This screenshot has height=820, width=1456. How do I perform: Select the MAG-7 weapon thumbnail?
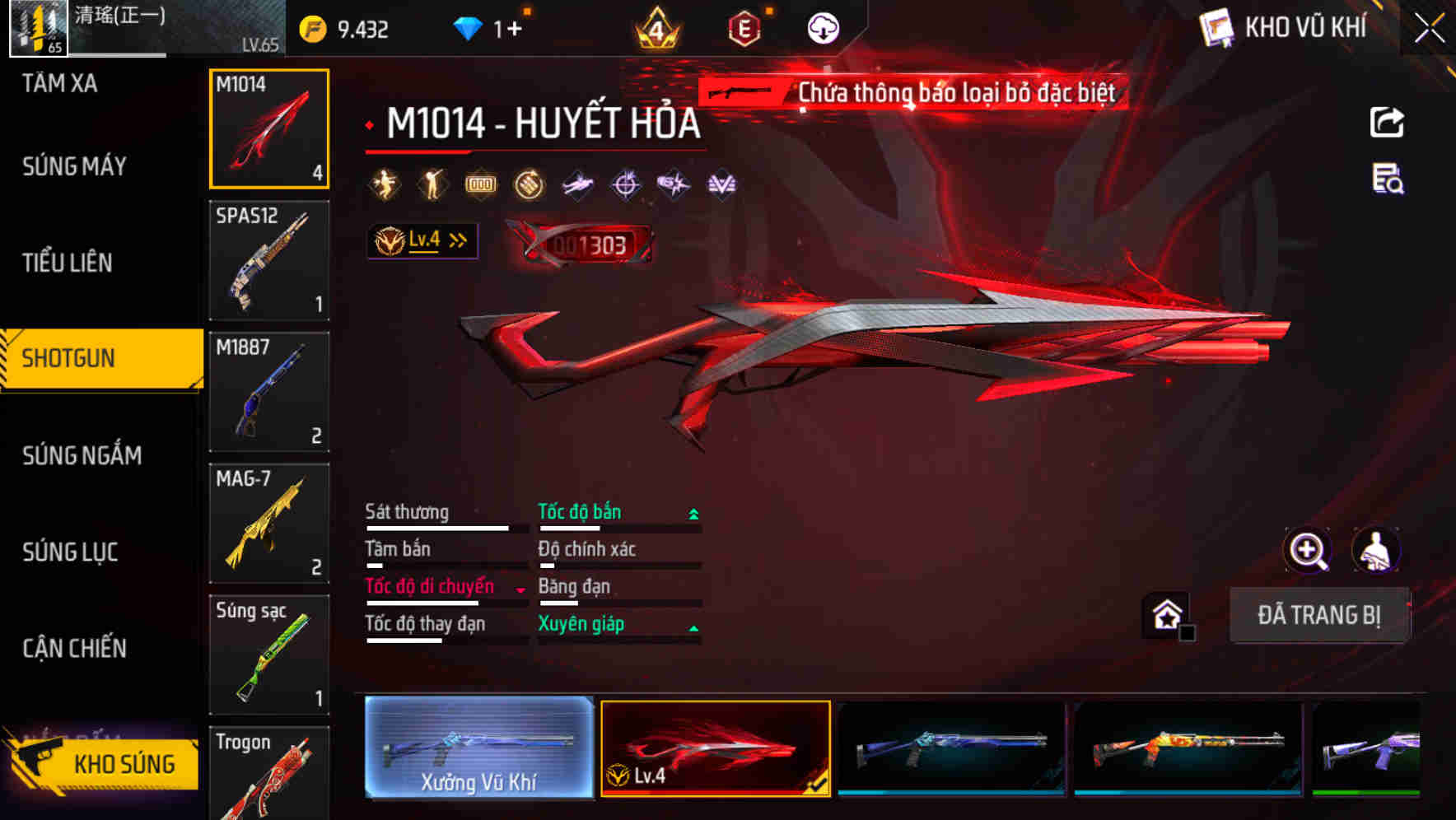268,524
